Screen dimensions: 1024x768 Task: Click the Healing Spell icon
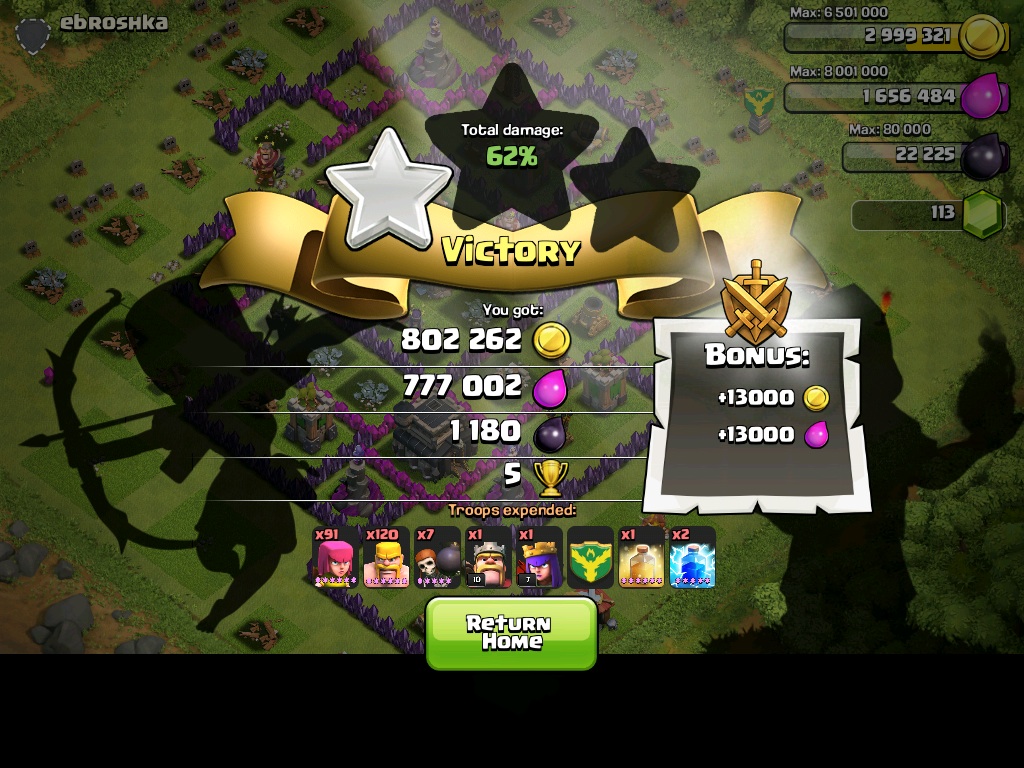coord(641,558)
